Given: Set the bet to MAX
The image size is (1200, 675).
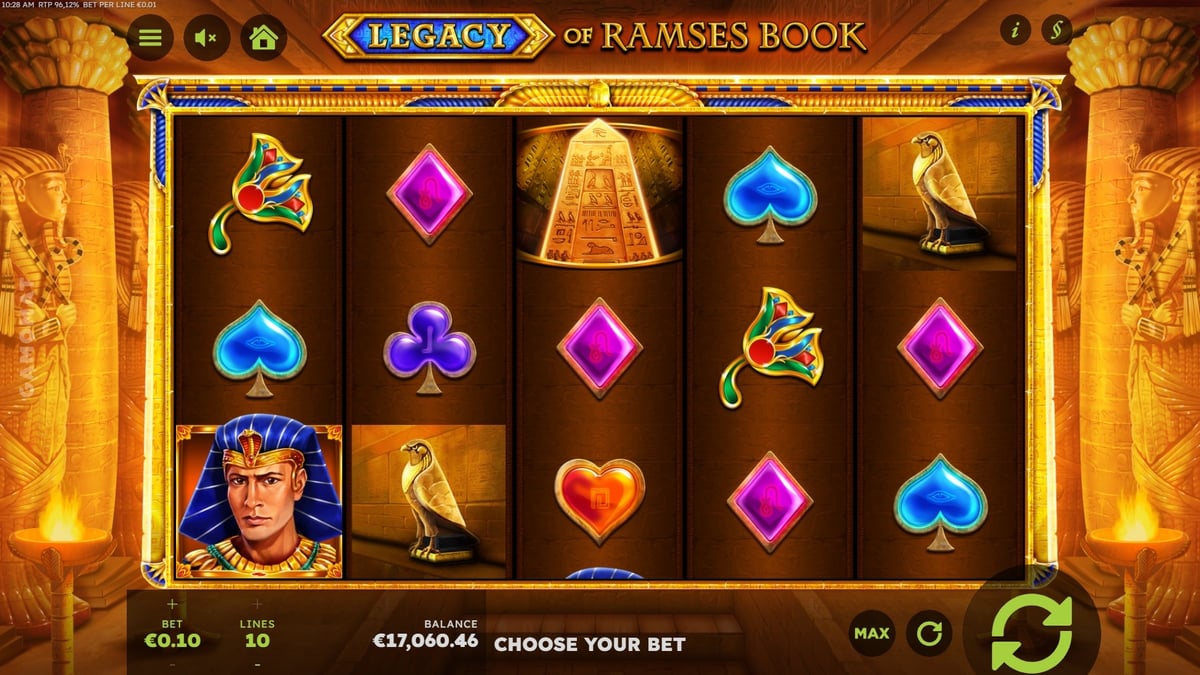Looking at the screenshot, I should tap(871, 633).
